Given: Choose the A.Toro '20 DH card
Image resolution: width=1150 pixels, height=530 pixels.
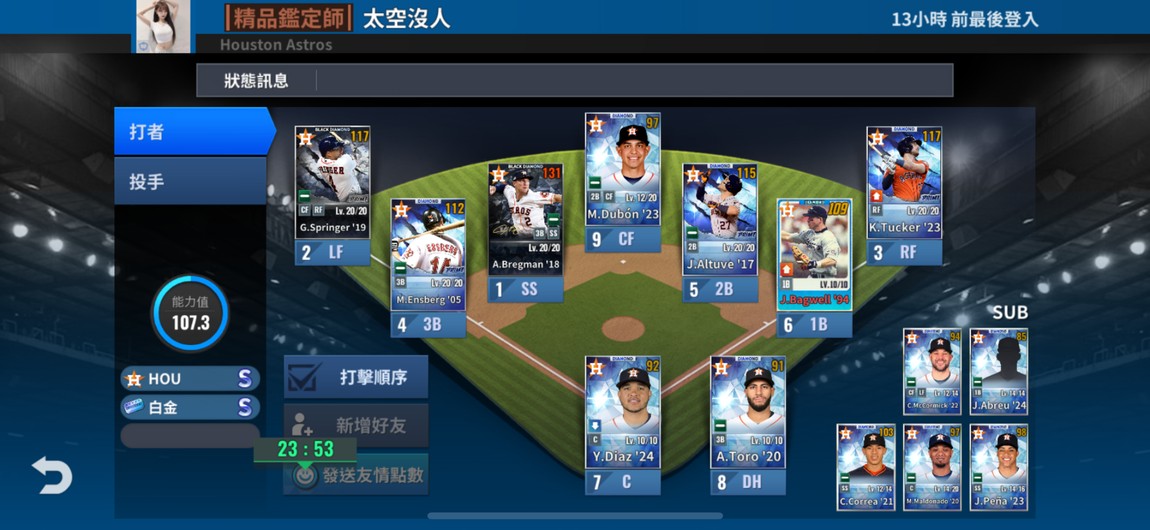Looking at the screenshot, I should (748, 412).
